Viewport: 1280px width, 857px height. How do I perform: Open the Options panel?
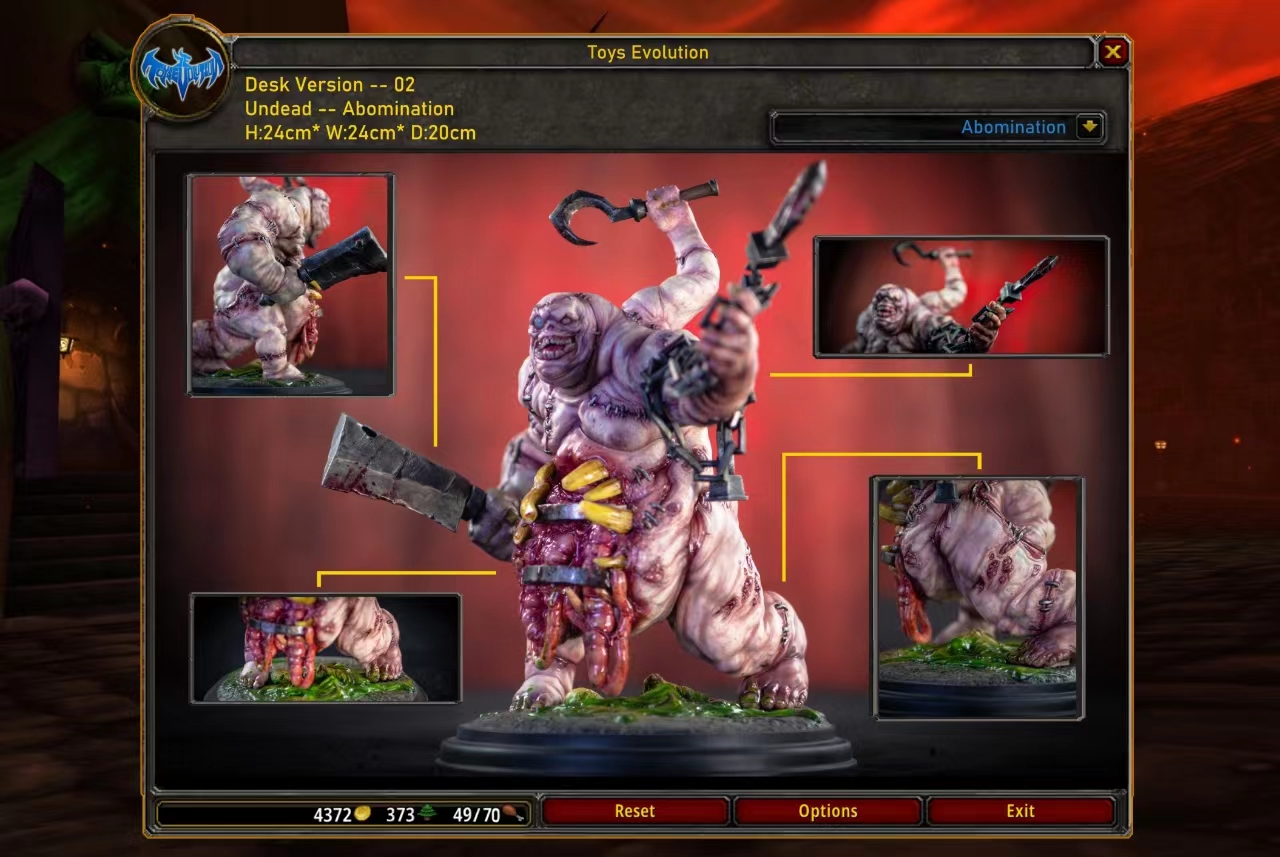coord(829,811)
